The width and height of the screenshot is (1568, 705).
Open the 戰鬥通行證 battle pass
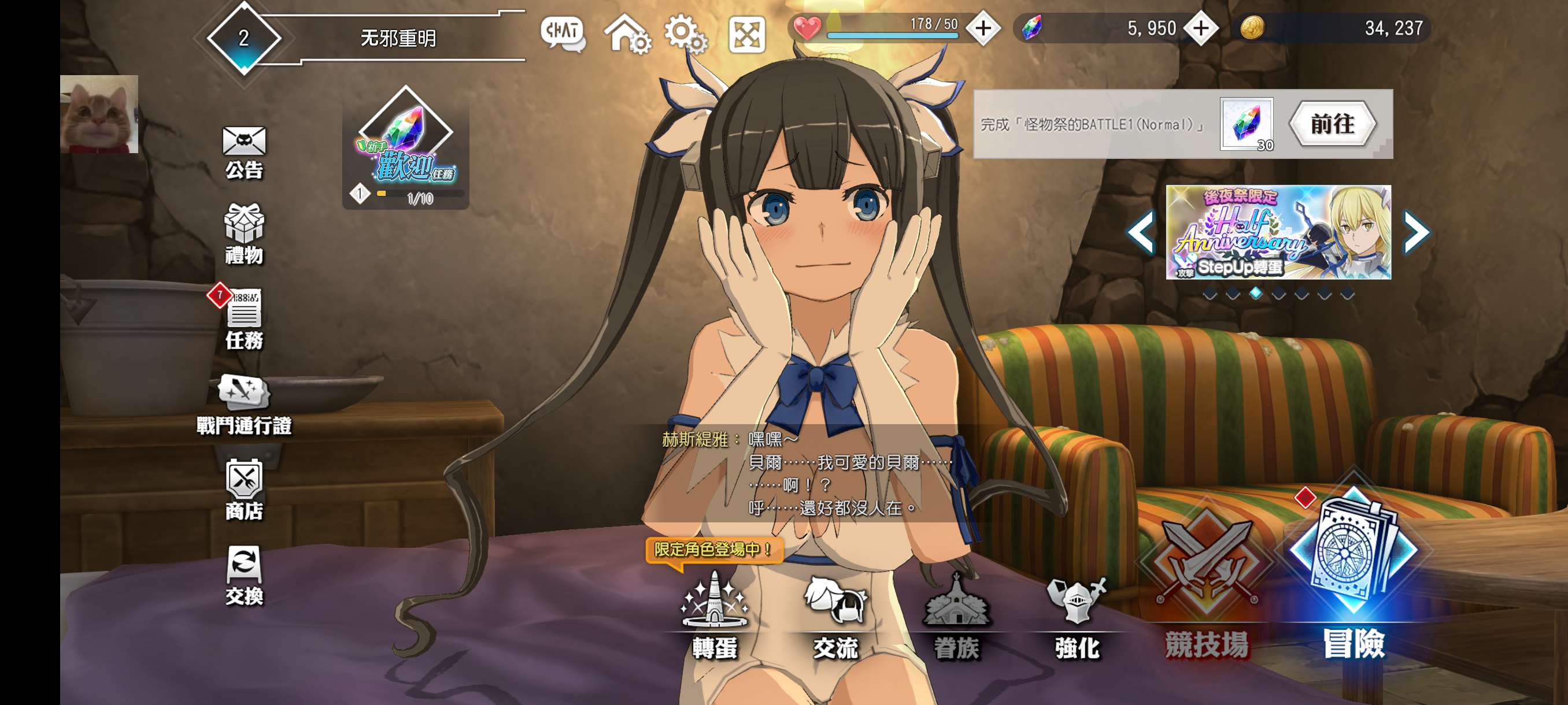click(x=243, y=404)
